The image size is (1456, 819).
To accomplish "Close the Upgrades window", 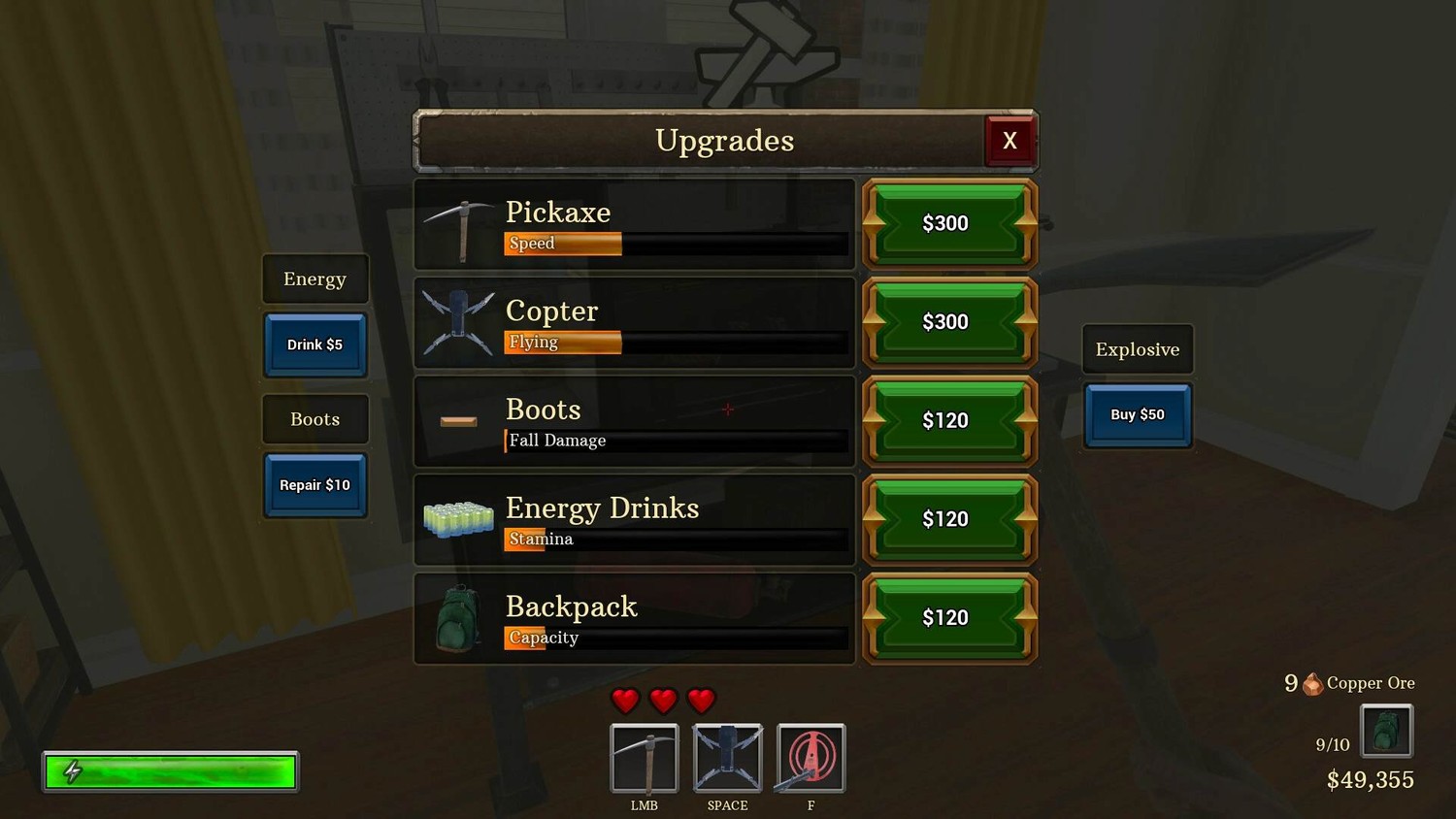I will (x=1009, y=141).
